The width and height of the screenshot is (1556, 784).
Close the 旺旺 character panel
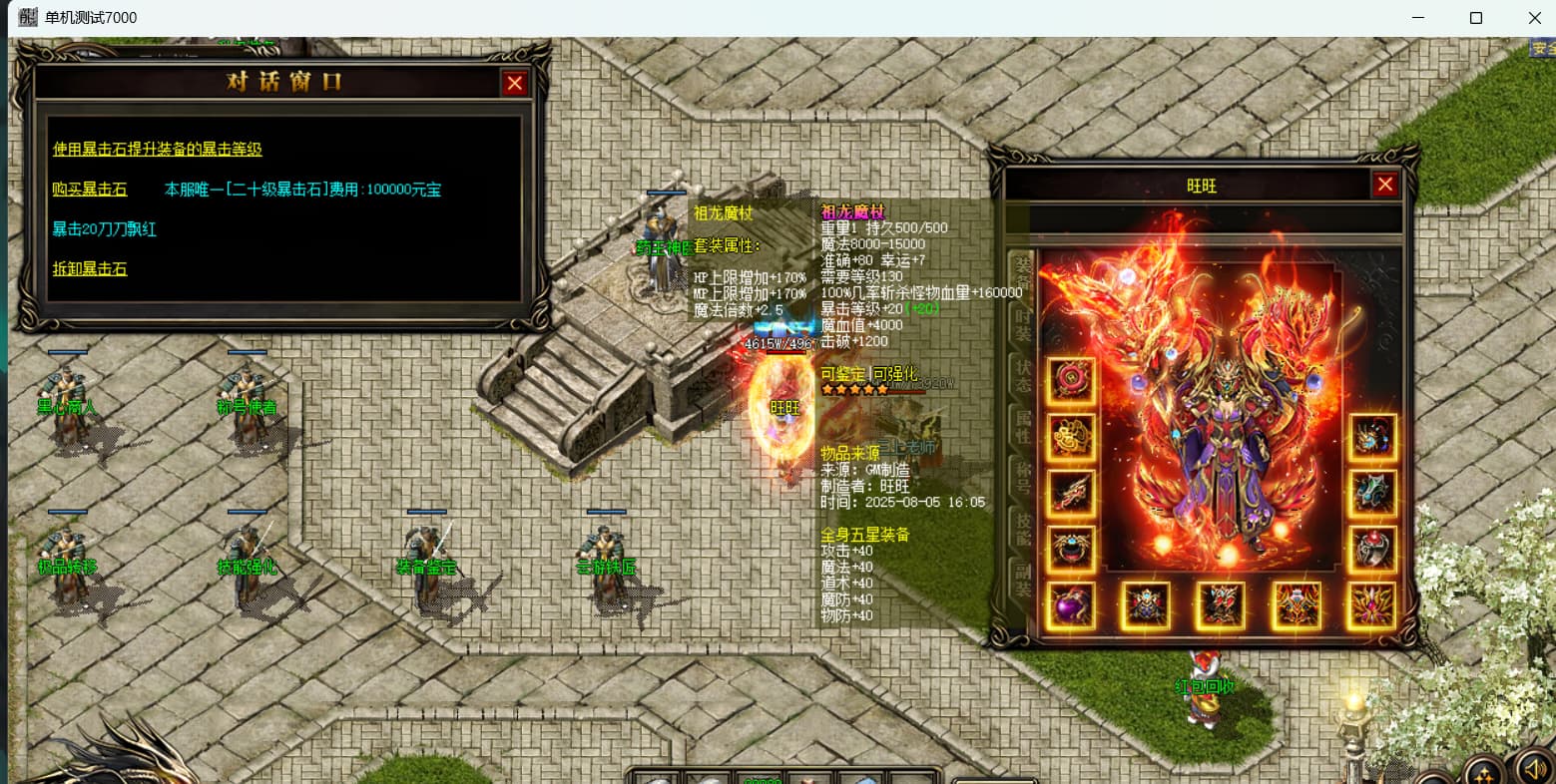(1384, 185)
